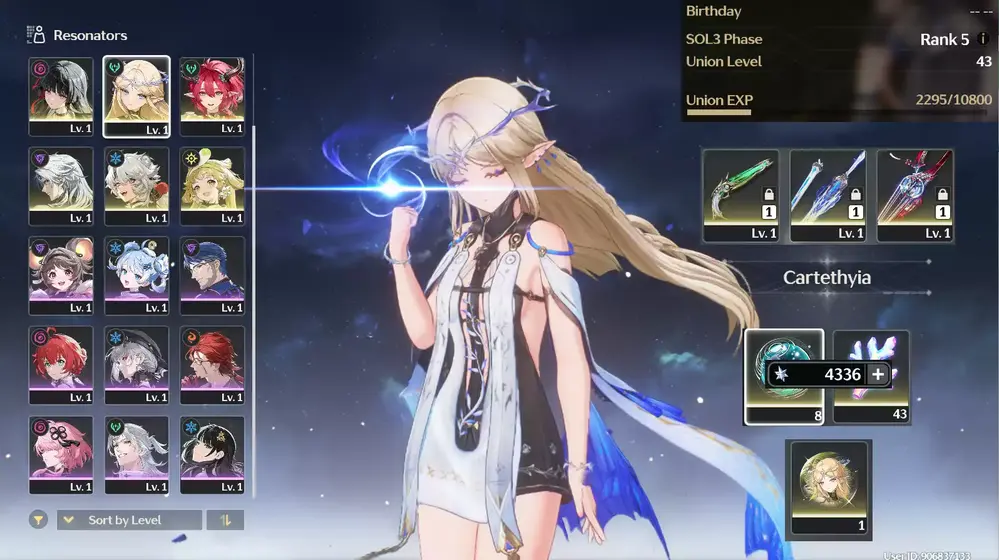Viewport: 999px width, 560px height.
Task: Open the Cartethyia round portrait item slot
Action: (x=829, y=486)
